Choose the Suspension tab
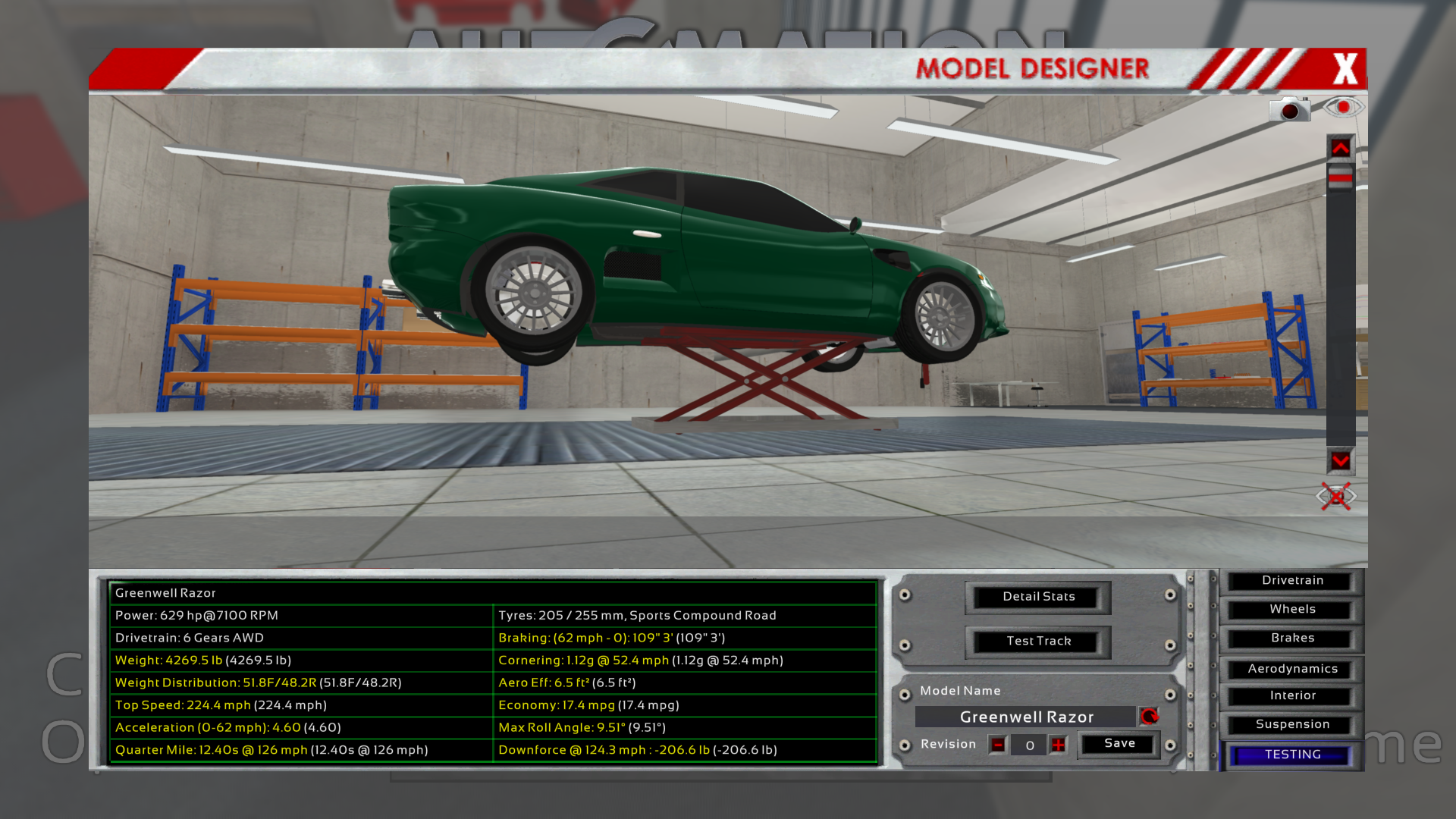 click(1292, 725)
